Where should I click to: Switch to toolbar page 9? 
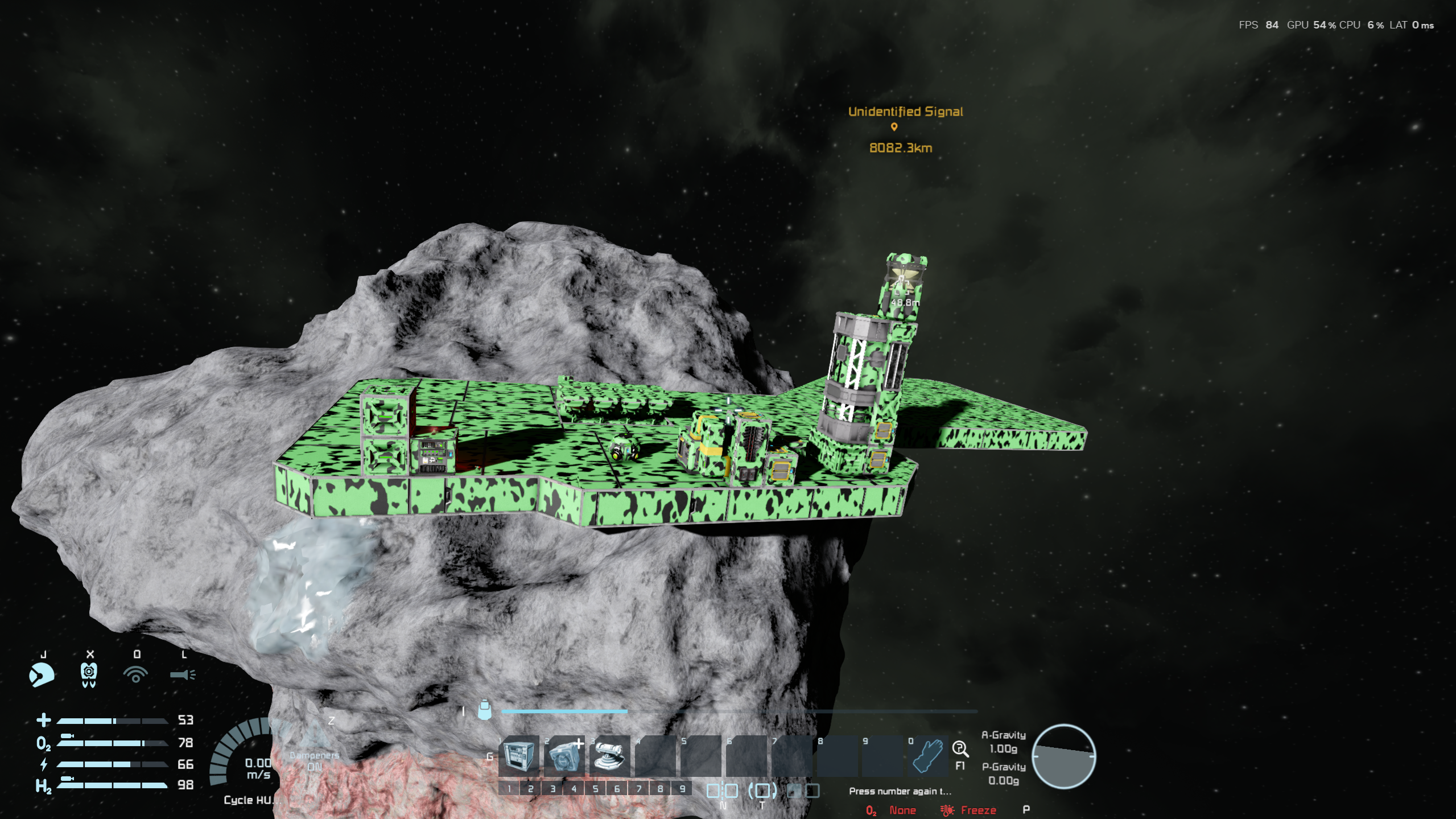(x=682, y=789)
